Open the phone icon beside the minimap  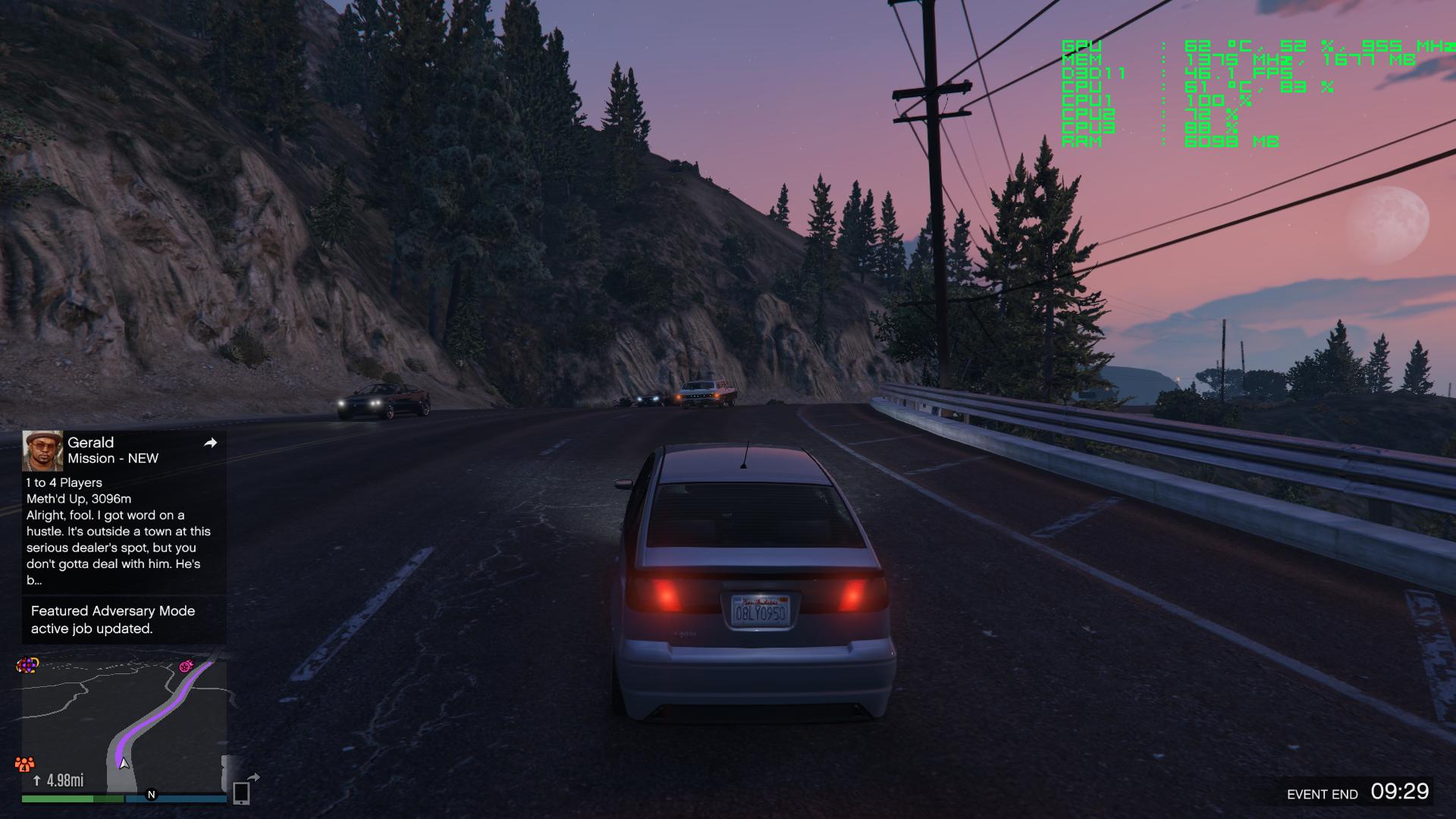coord(241,792)
